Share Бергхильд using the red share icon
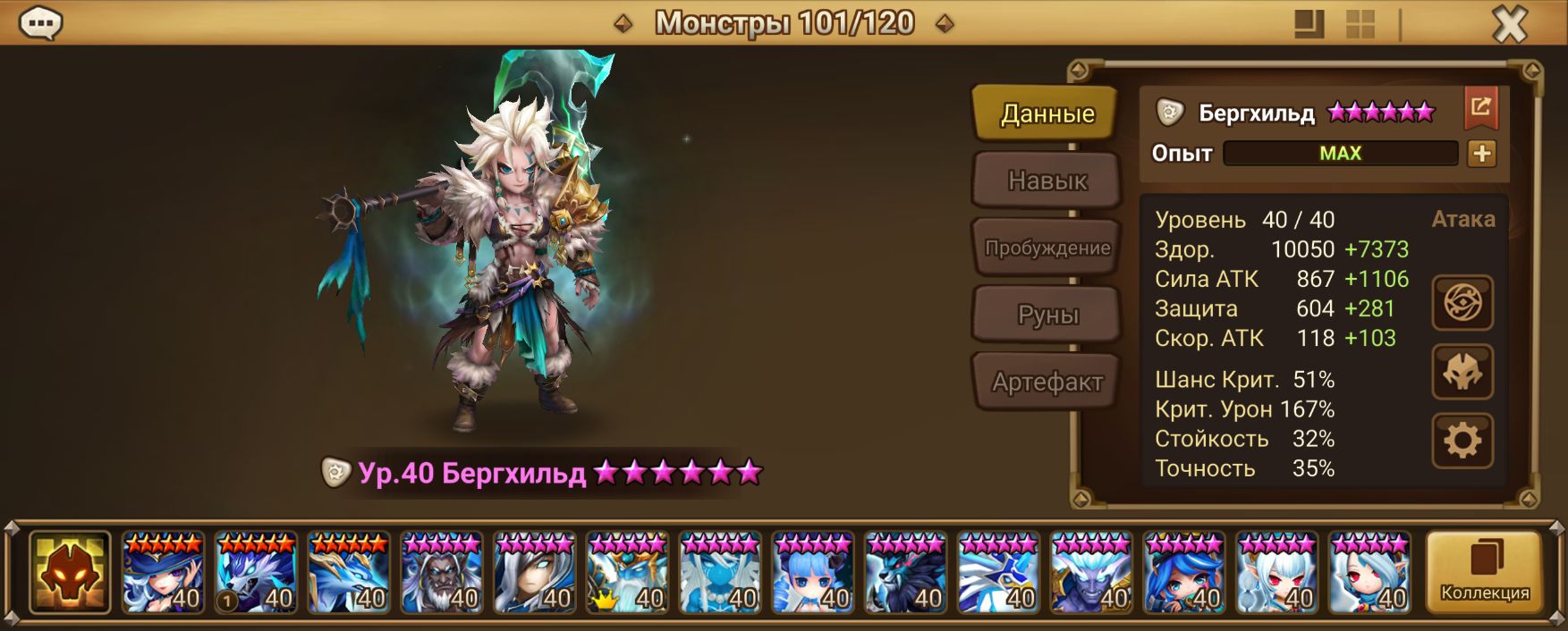The width and height of the screenshot is (1568, 631). (x=1480, y=108)
